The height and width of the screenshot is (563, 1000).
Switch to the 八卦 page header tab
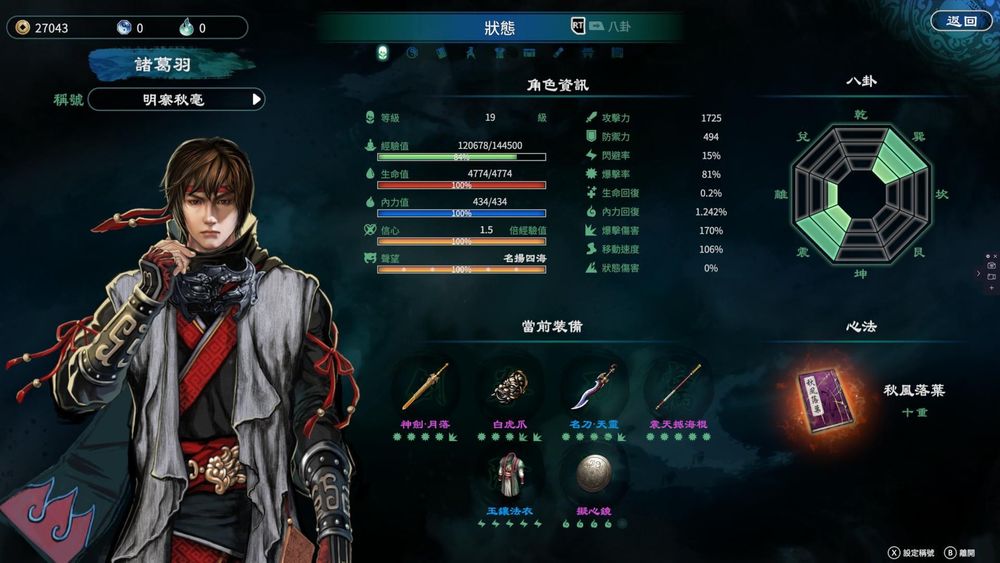click(619, 27)
